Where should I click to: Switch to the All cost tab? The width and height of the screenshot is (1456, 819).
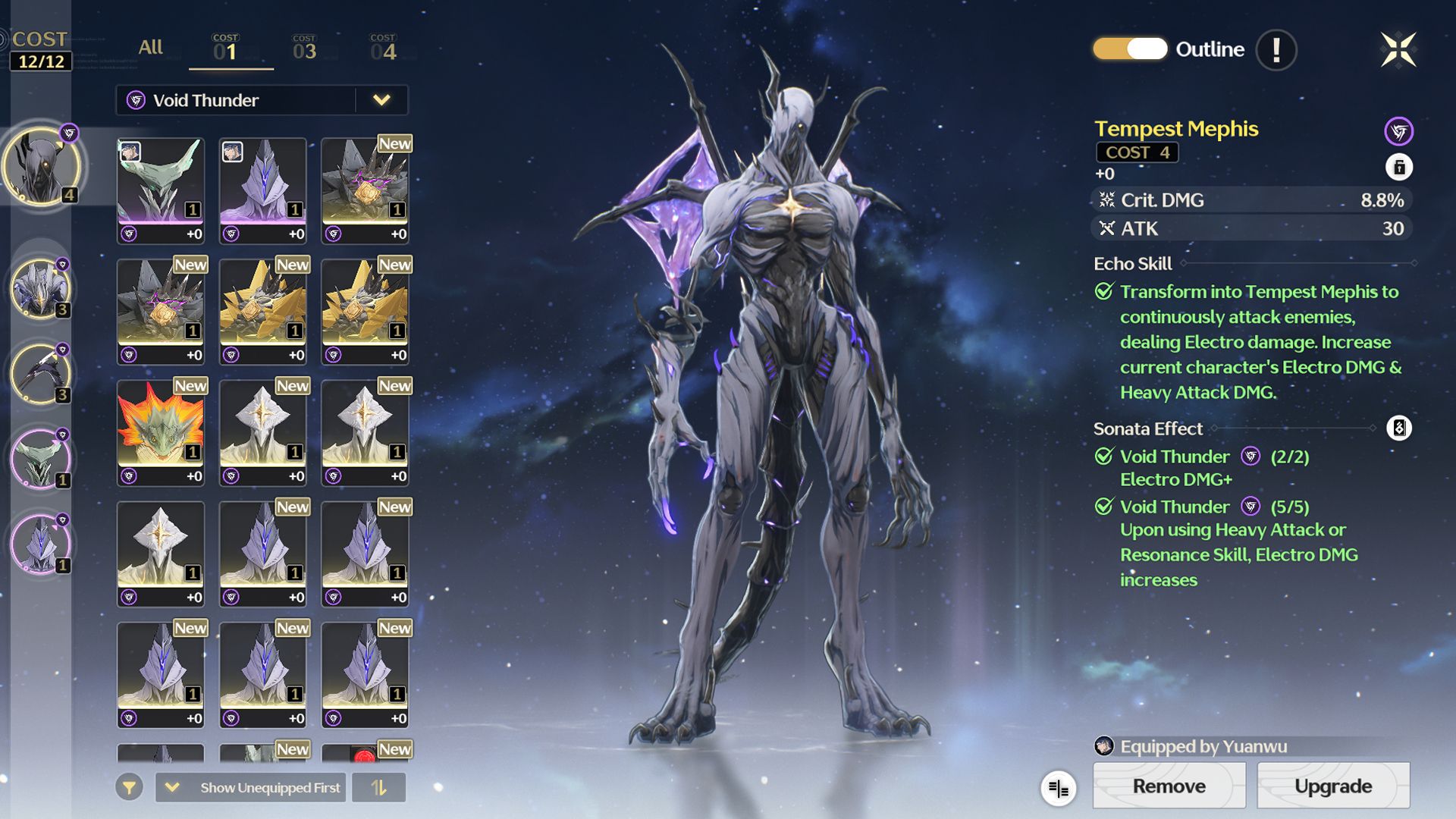(x=150, y=47)
